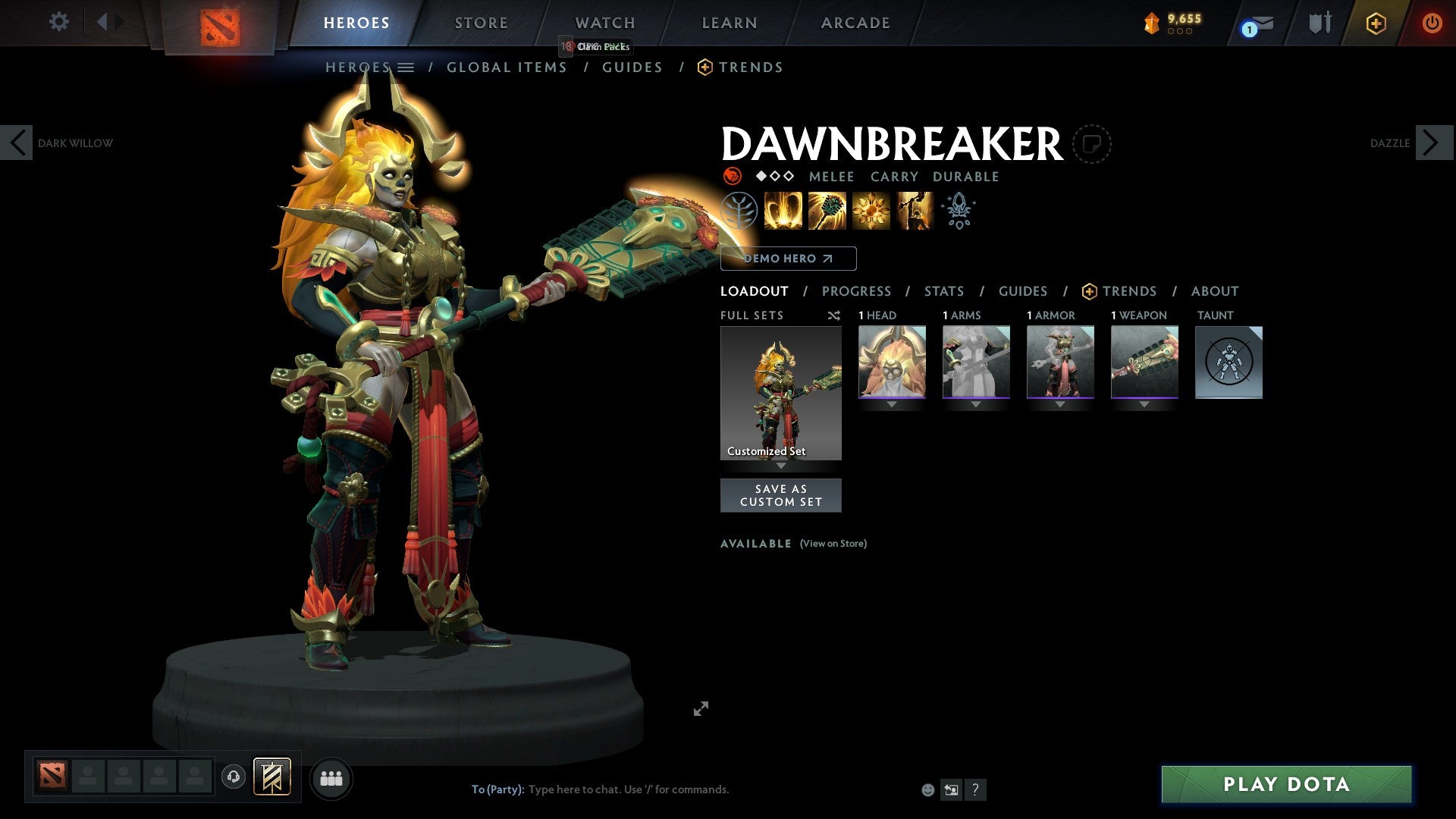Expand the Weapon item slot dropdown

1144,404
